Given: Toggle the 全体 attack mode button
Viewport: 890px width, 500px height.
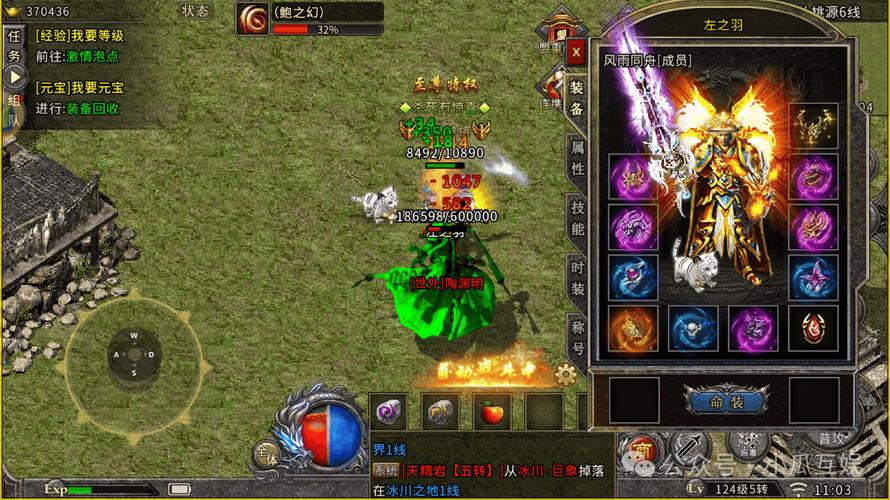Looking at the screenshot, I should tap(266, 453).
